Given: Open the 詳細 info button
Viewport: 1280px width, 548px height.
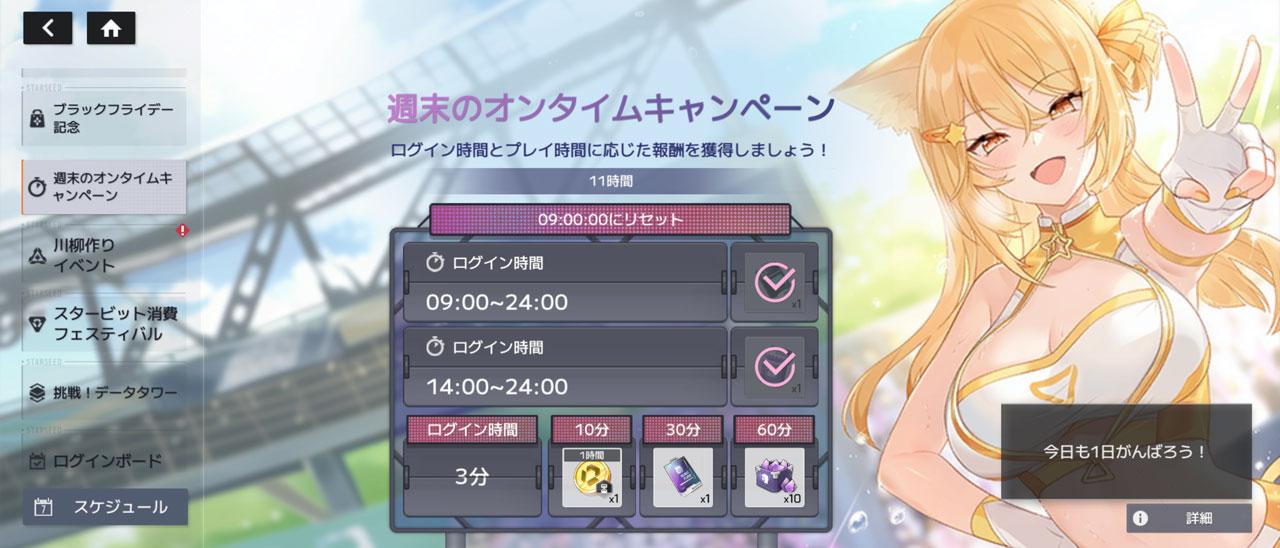Looking at the screenshot, I should click(x=1189, y=518).
